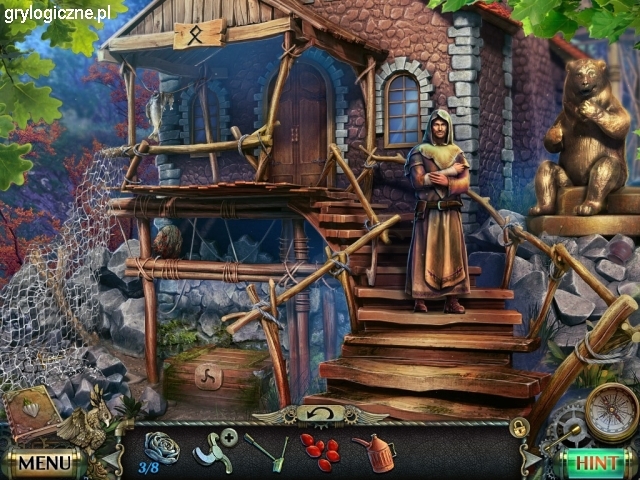Toggle the inventory padlock icon
The image size is (640, 480).
click(x=519, y=428)
